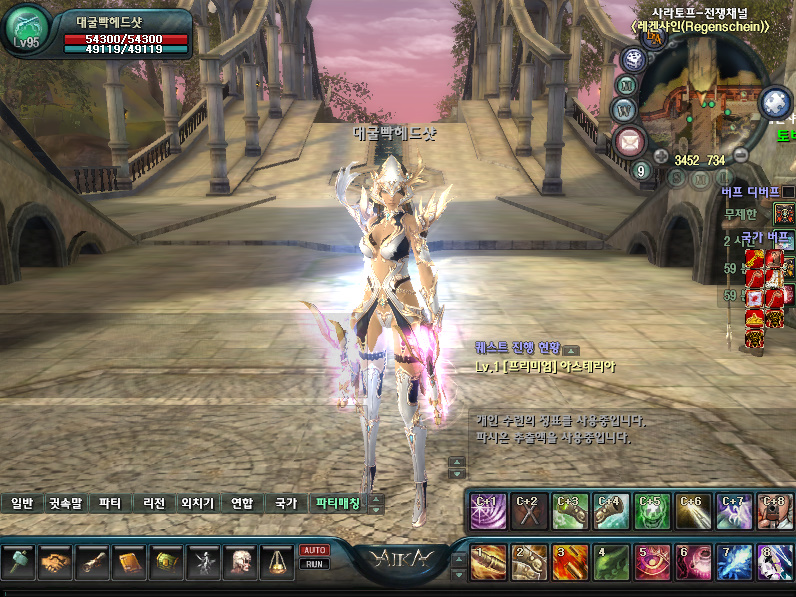Click the handshake icon in the menu bar
Screen dimensions: 796x597
click(55, 563)
